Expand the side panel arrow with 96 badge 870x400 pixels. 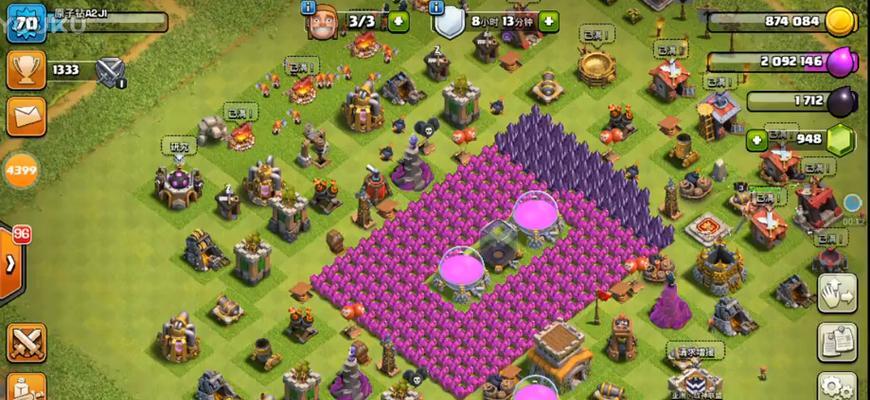12,264
